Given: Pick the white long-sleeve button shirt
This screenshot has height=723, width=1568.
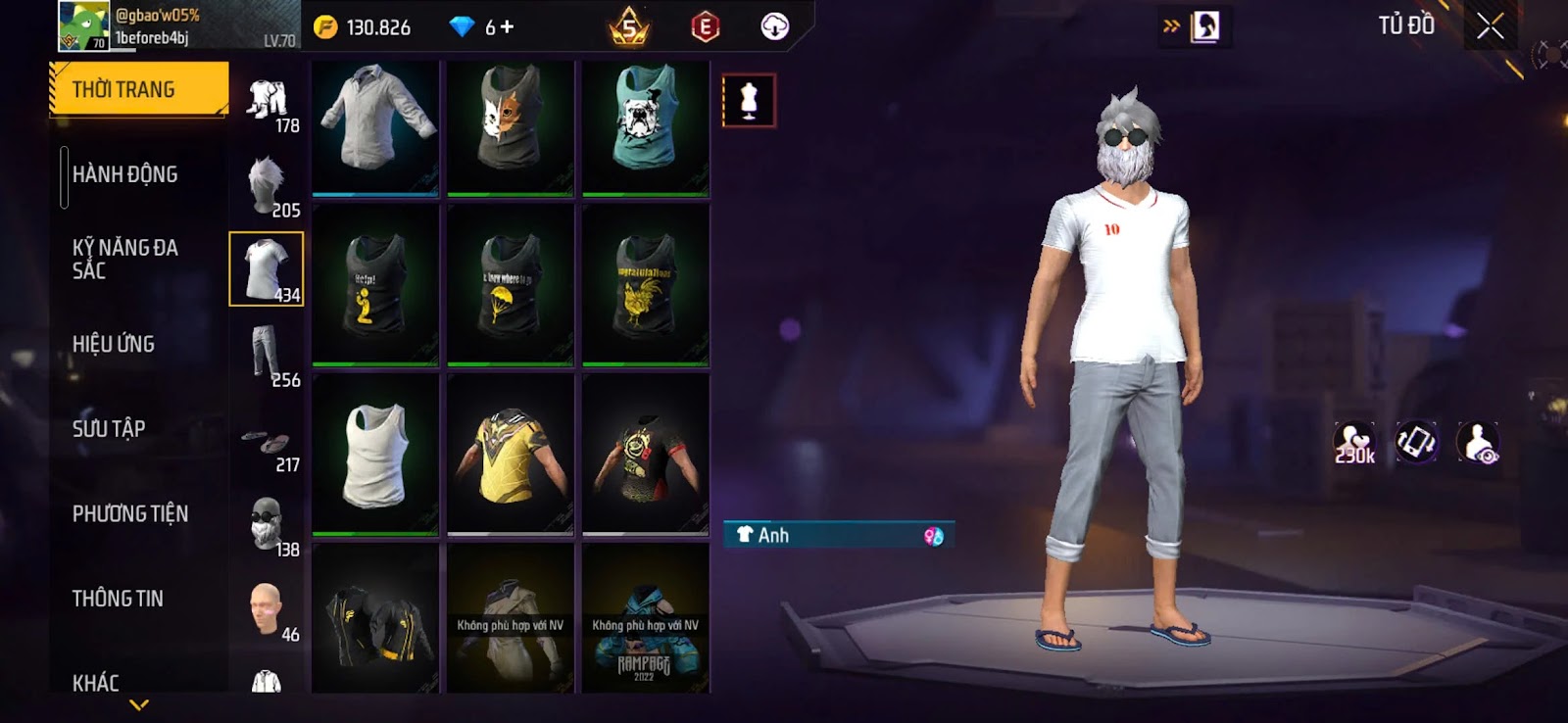Looking at the screenshot, I should tap(375, 127).
